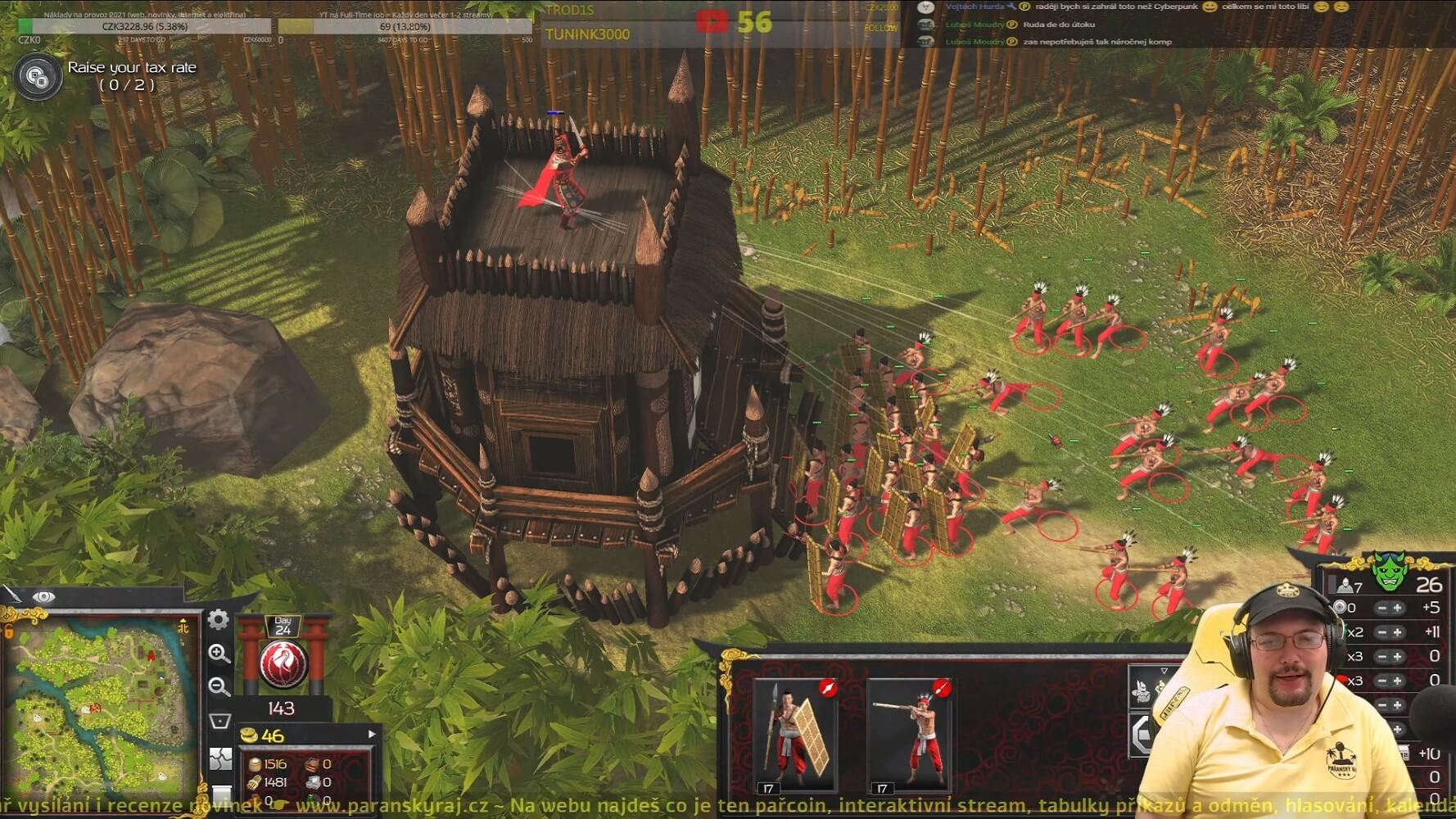1456x819 pixels.
Task: Open the settings gear beside the minimap
Action: coord(218,621)
